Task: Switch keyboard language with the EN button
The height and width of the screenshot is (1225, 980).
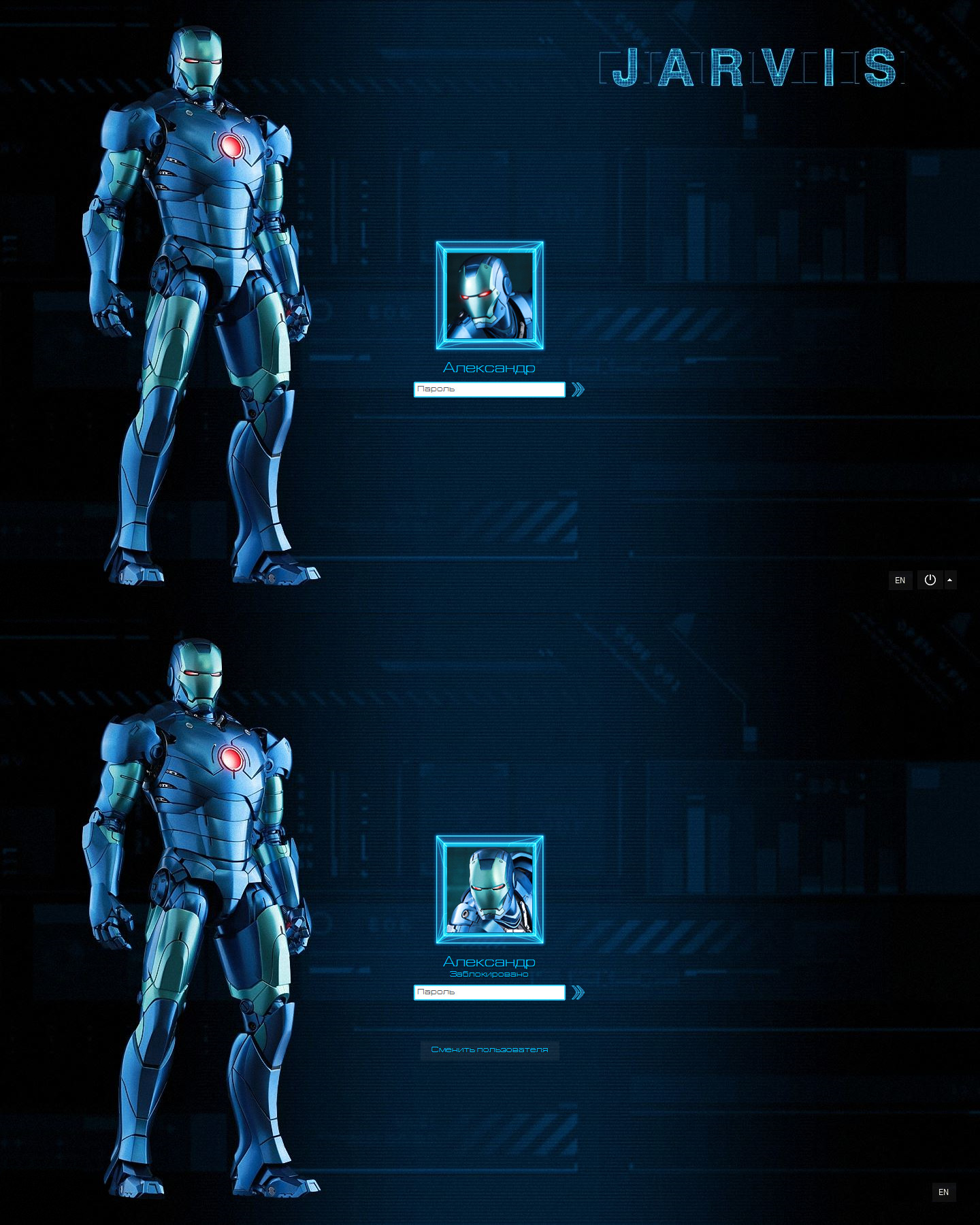Action: point(900,581)
